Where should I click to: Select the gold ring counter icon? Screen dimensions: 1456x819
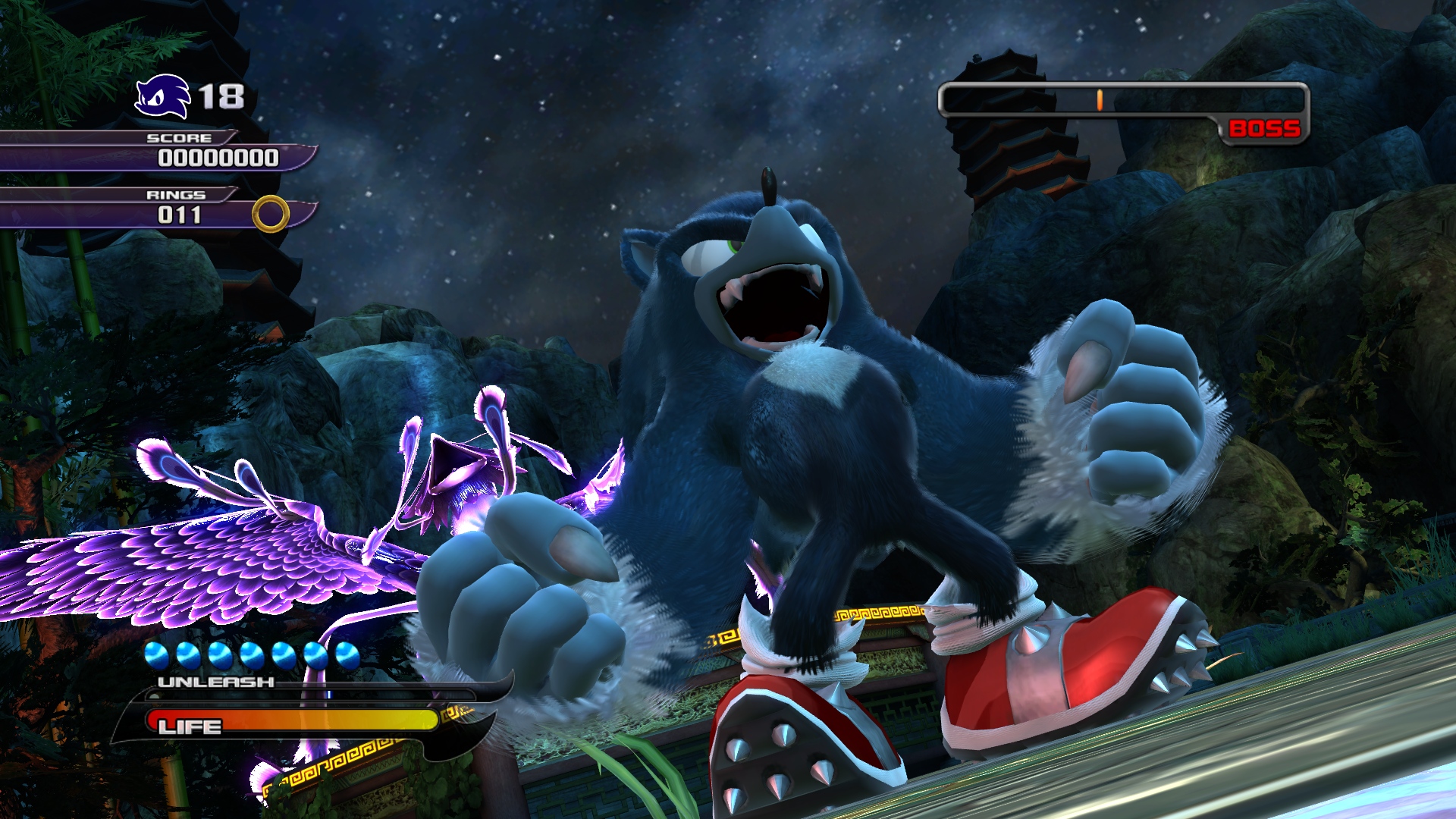[271, 214]
